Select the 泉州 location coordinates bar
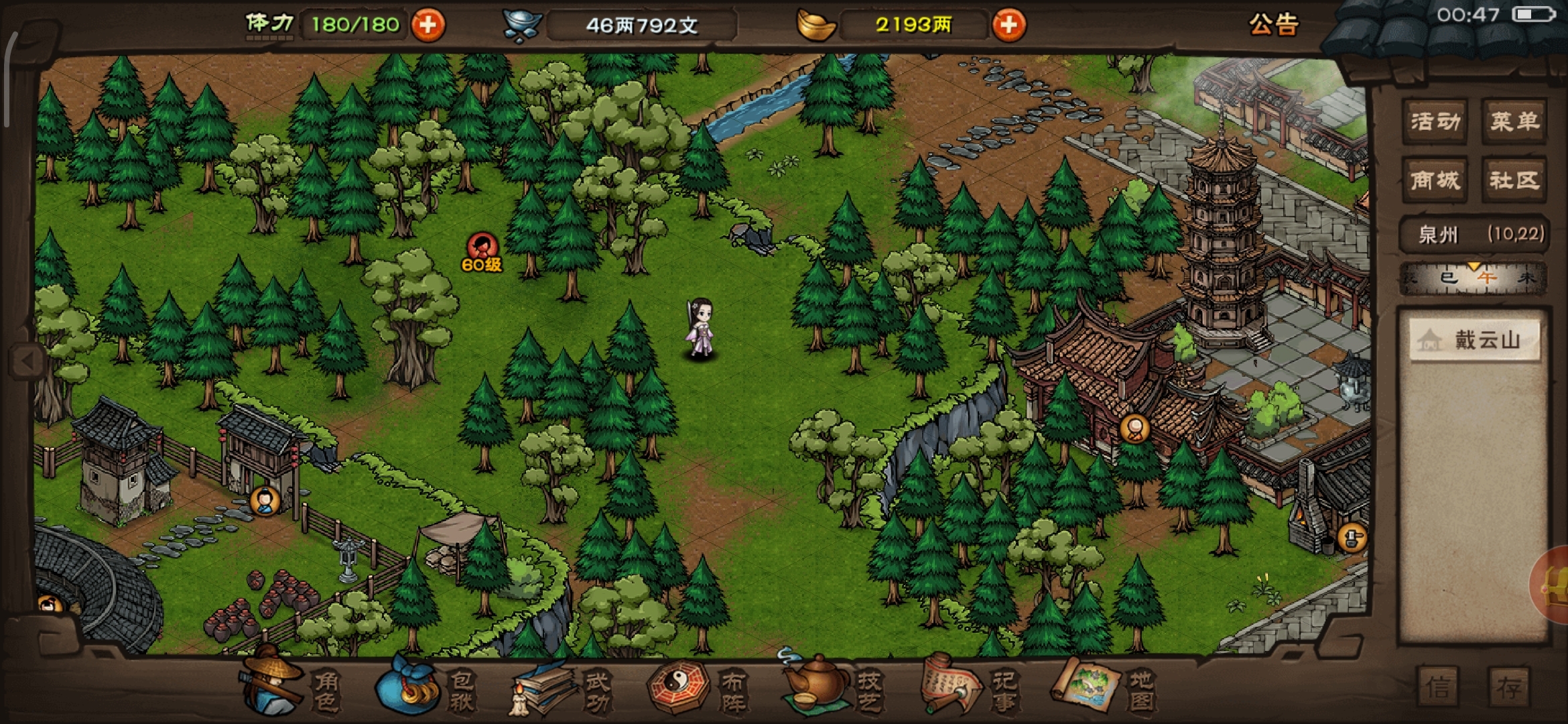Viewport: 1568px width, 724px height. coord(1474,234)
